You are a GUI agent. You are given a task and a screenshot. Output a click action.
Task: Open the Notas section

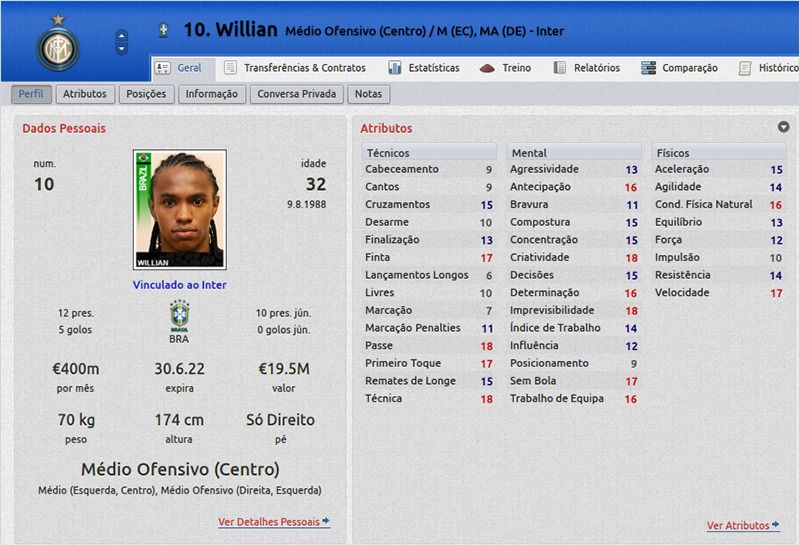point(368,94)
